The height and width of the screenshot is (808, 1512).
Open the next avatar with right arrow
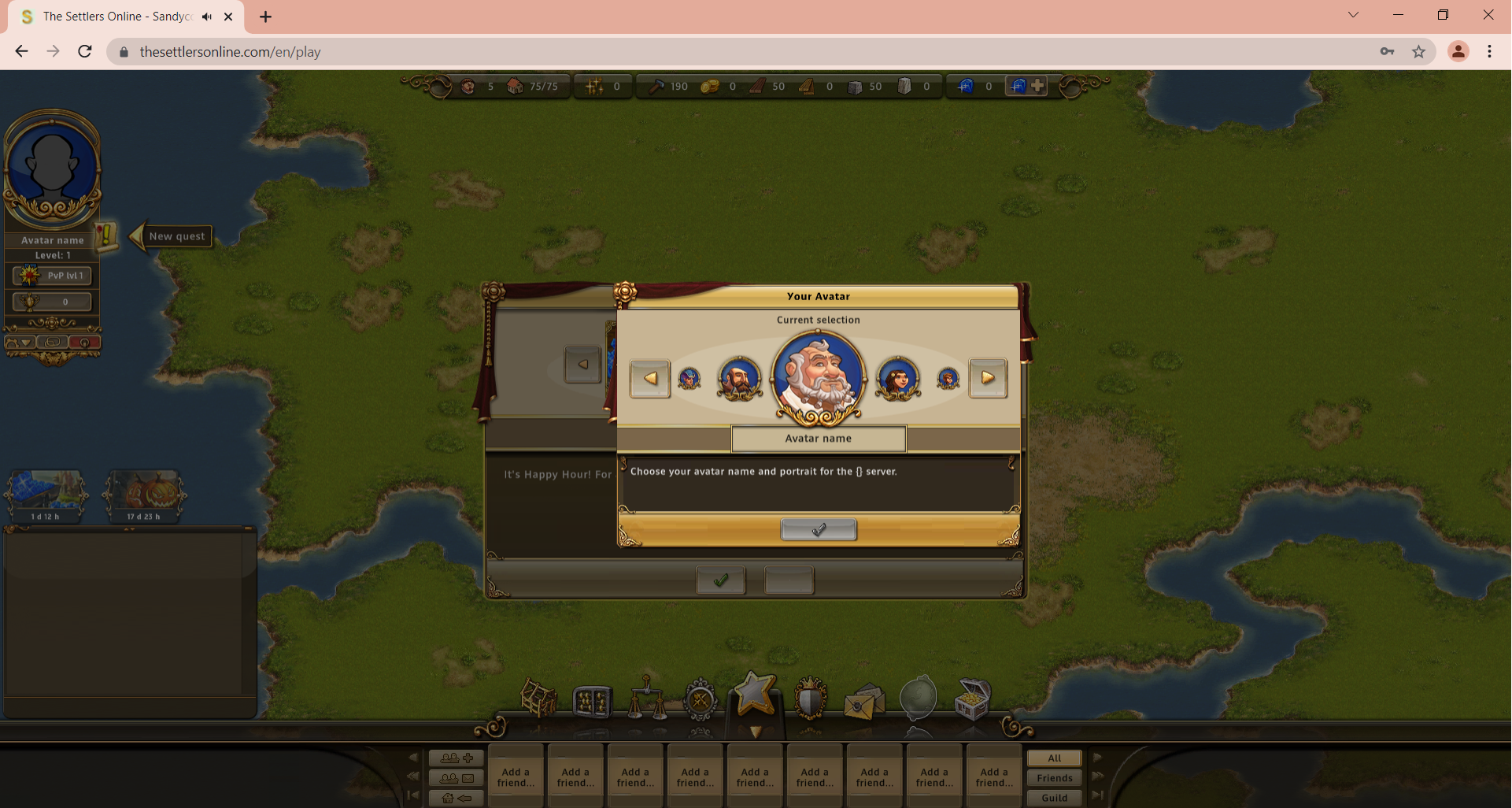click(x=989, y=378)
